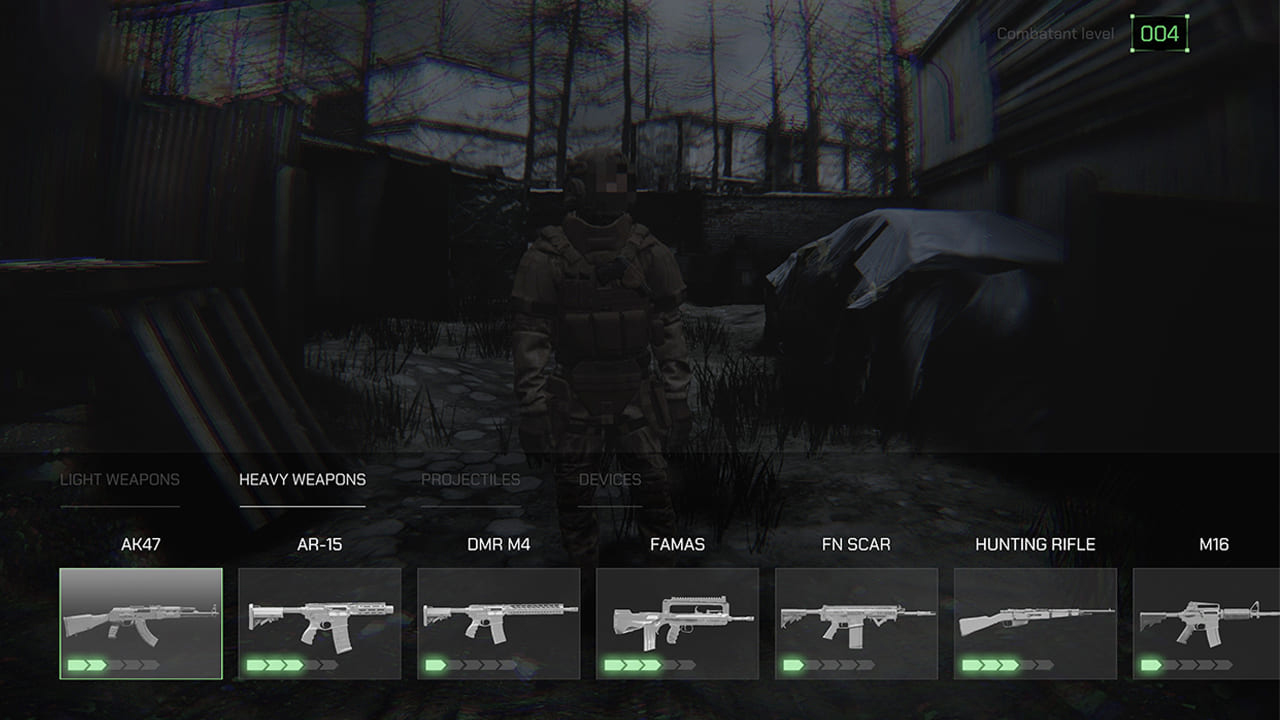Image resolution: width=1280 pixels, height=720 pixels.
Task: Open the Combatant level counter
Action: pos(1158,32)
